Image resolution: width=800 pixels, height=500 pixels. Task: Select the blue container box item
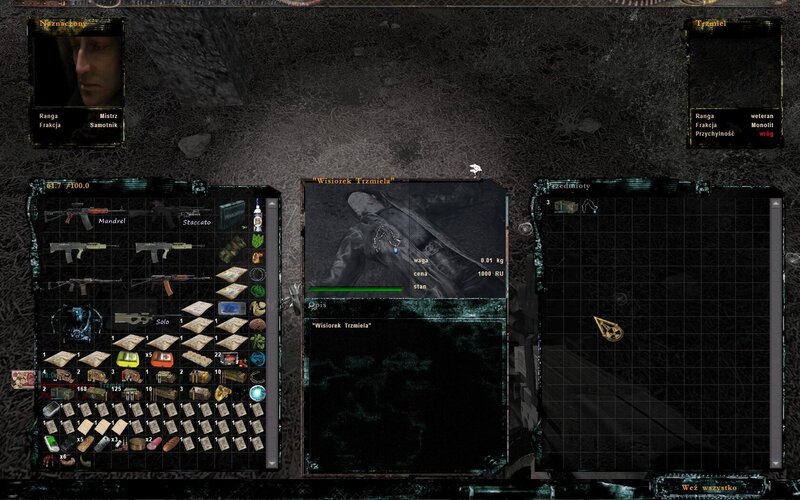pyautogui.click(x=231, y=306)
